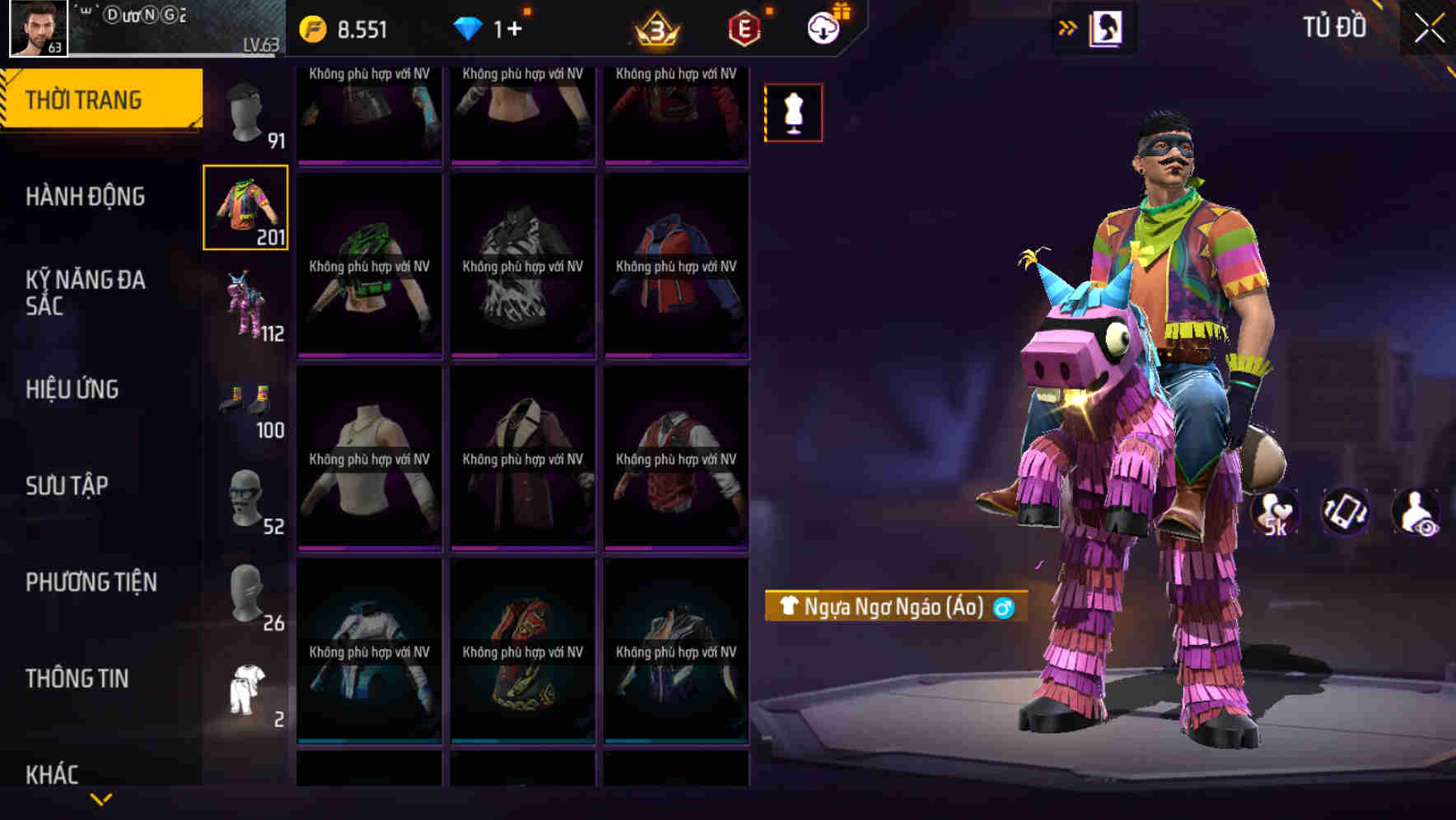Image resolution: width=1456 pixels, height=820 pixels.
Task: Expand the KHÁC section chevron at bottom
Action: (103, 797)
